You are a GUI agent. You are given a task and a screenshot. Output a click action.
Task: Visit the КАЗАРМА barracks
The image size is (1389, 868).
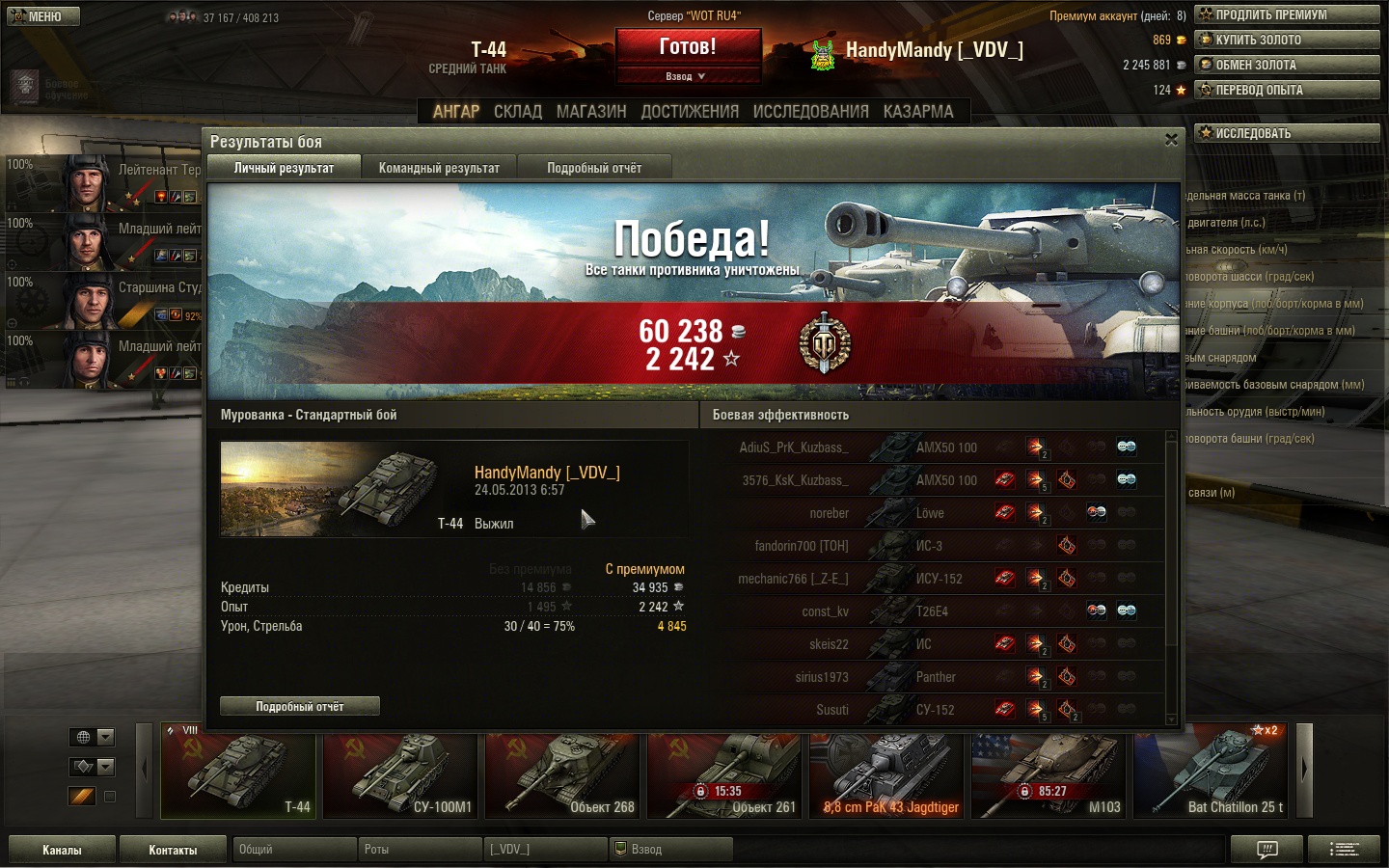pyautogui.click(x=918, y=112)
